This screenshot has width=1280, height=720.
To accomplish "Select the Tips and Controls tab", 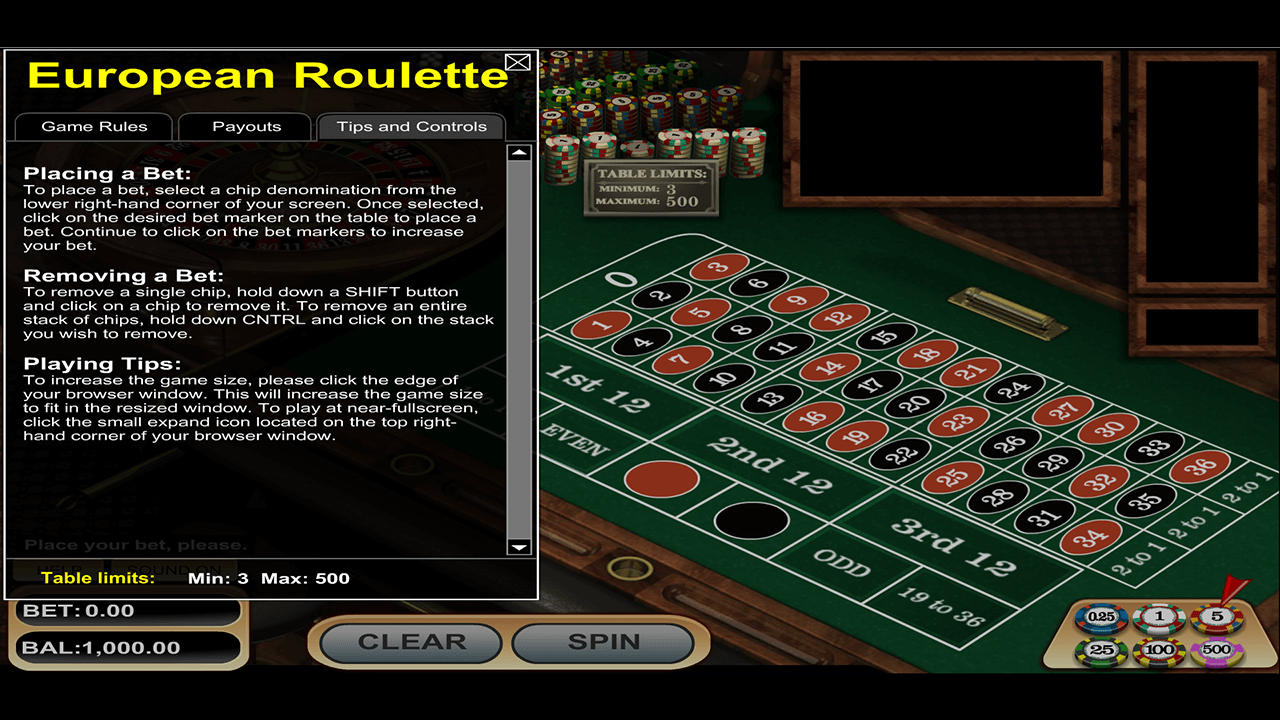I will (x=412, y=126).
